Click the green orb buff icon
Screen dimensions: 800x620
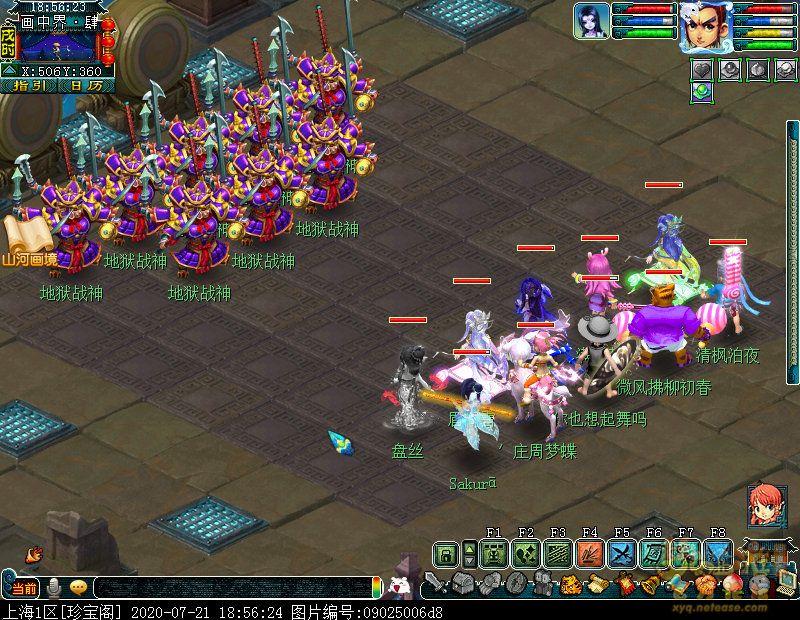702,91
